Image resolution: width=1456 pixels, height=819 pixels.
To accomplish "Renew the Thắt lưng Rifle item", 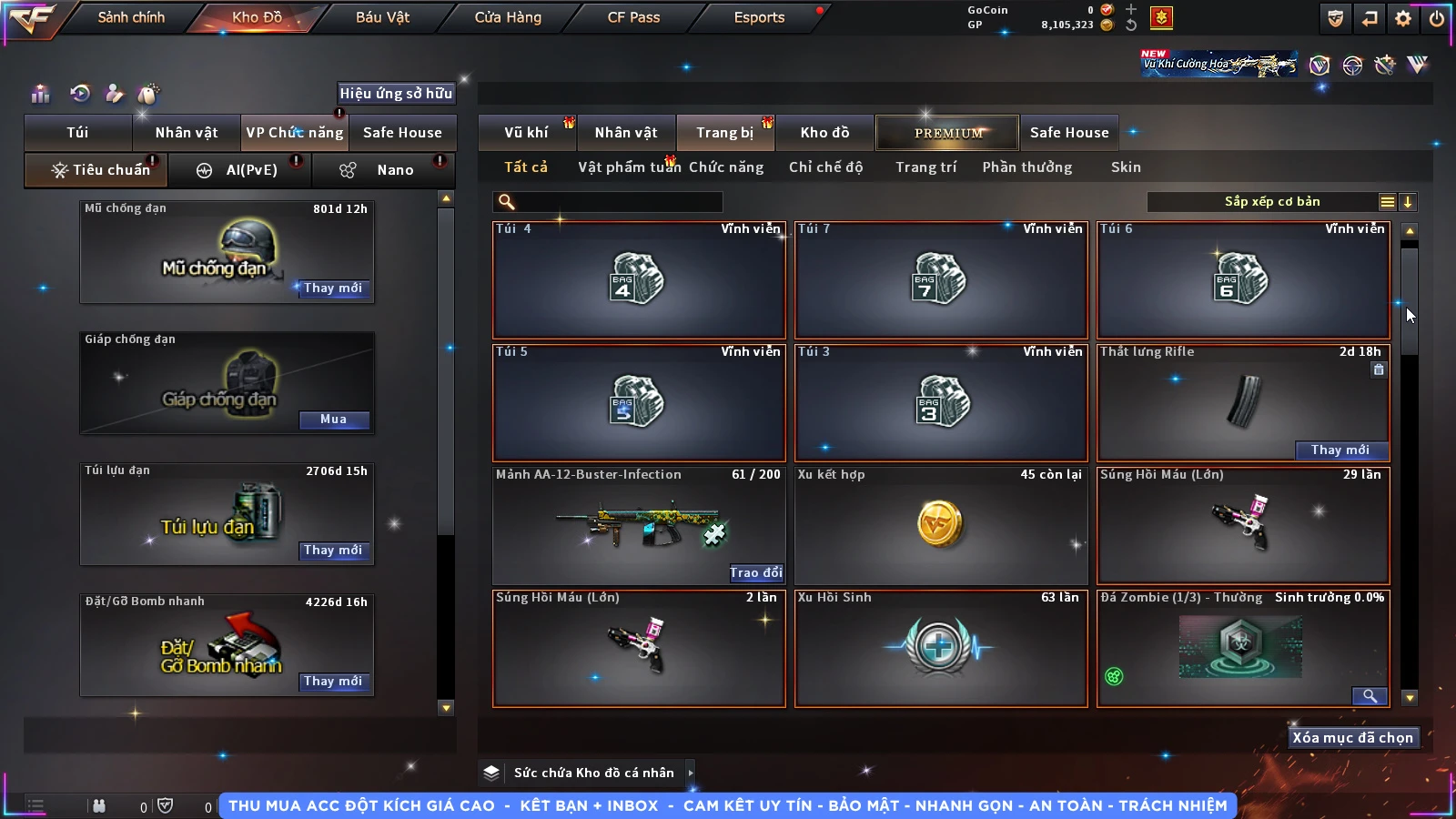I will pyautogui.click(x=1340, y=450).
